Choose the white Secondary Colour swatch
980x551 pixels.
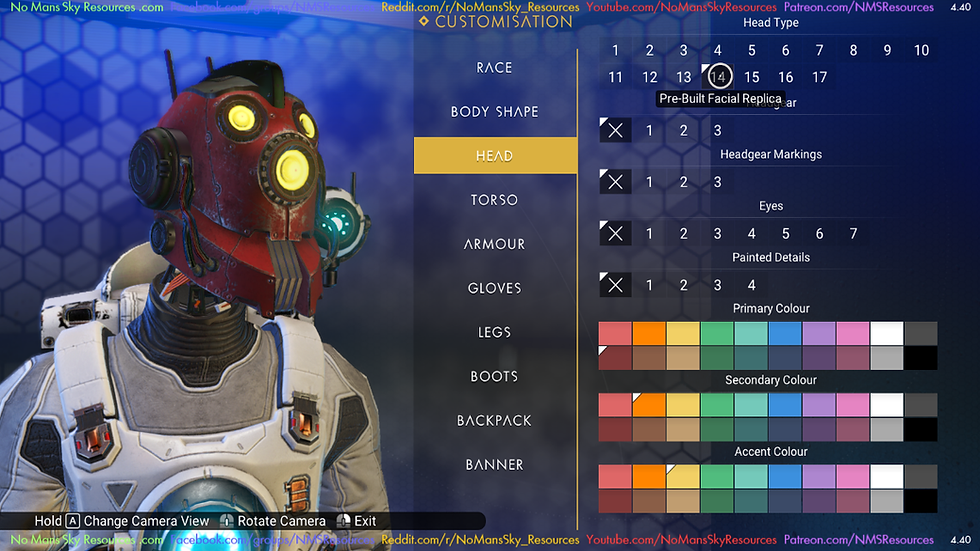[887, 405]
